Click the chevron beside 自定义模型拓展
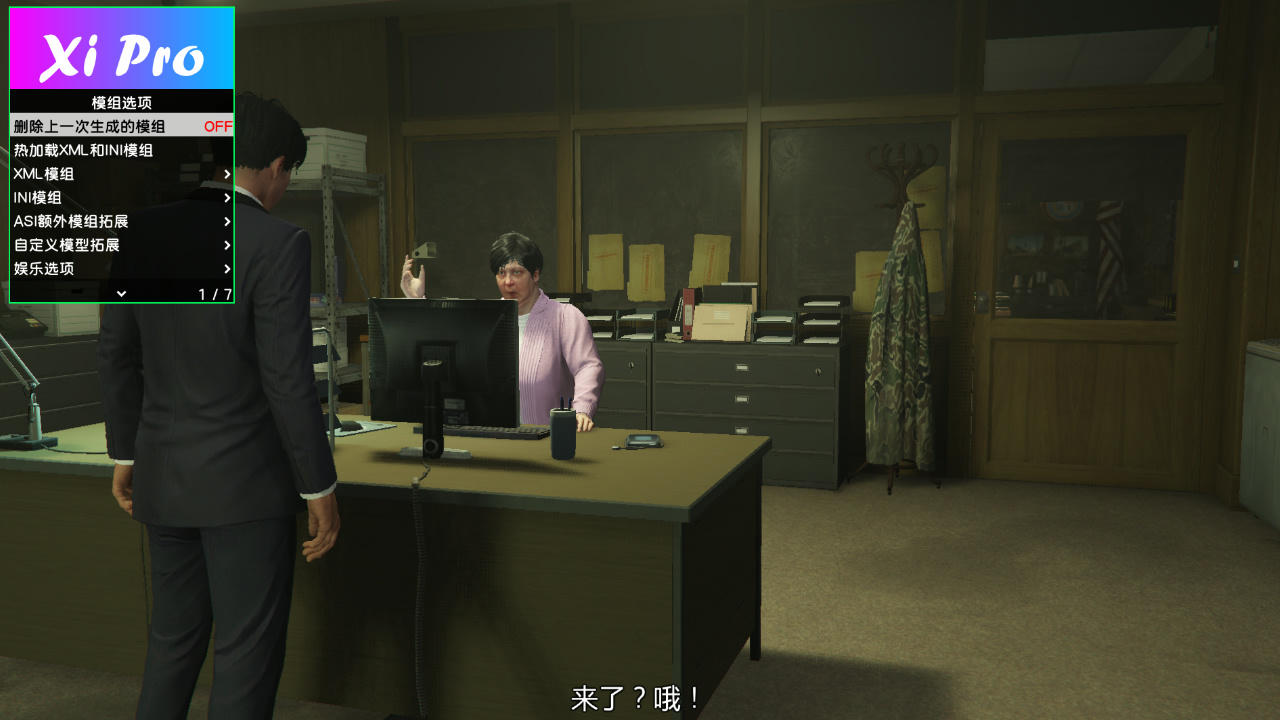This screenshot has width=1280, height=720. click(226, 245)
